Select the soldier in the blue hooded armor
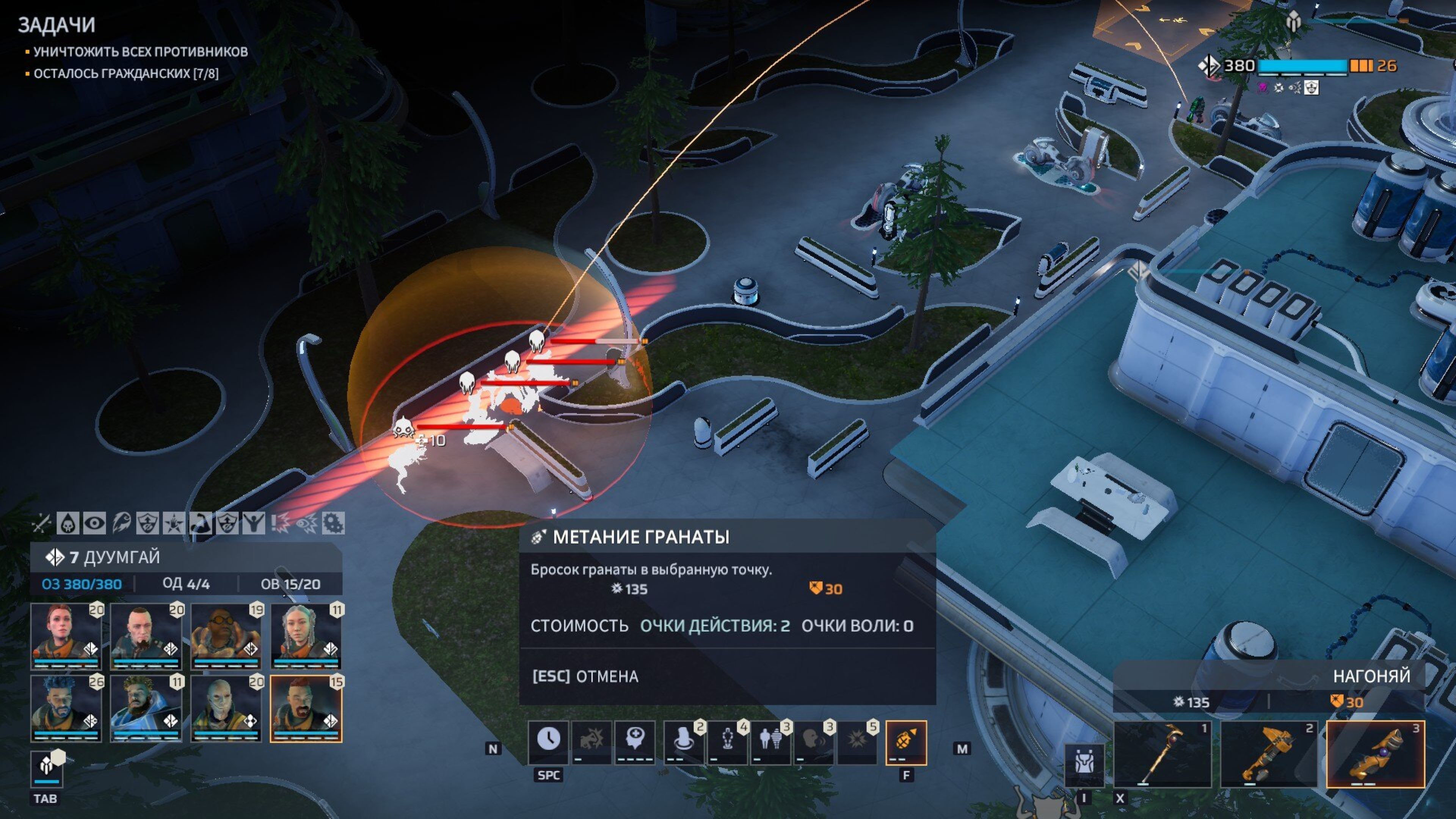Image resolution: width=1456 pixels, height=819 pixels. coord(146,708)
